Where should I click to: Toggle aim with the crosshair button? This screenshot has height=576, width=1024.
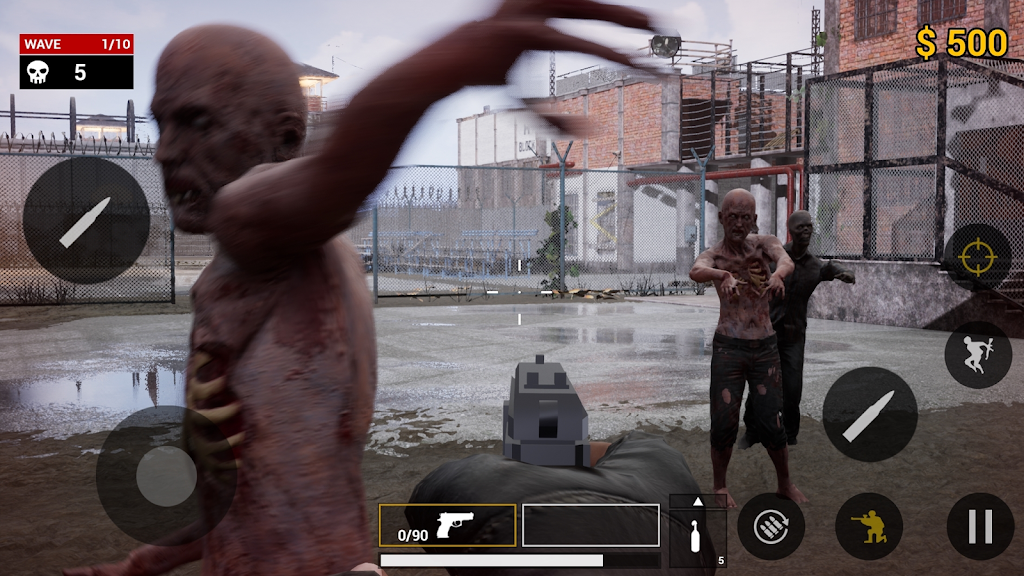coord(977,257)
